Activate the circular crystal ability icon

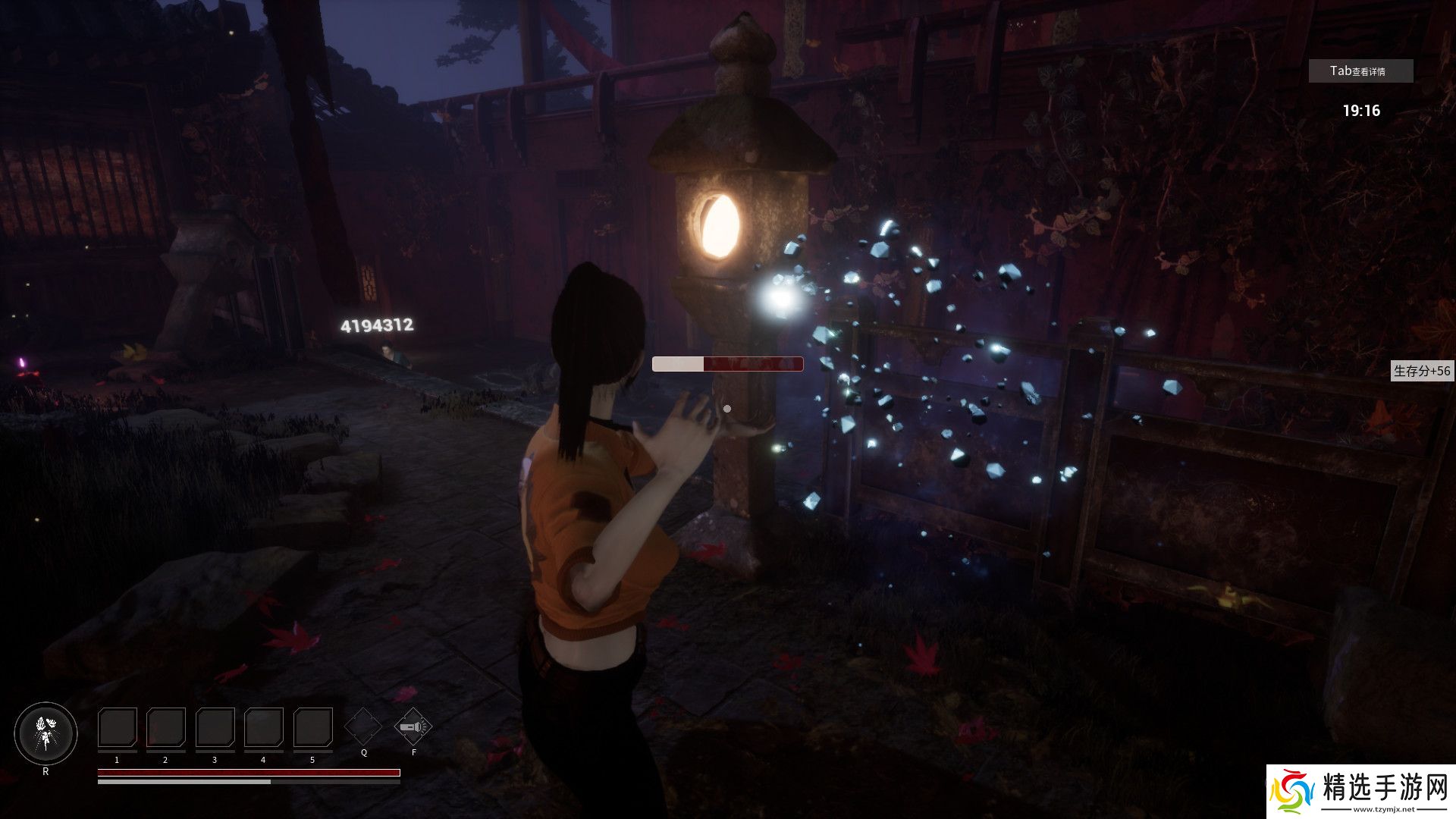[45, 733]
